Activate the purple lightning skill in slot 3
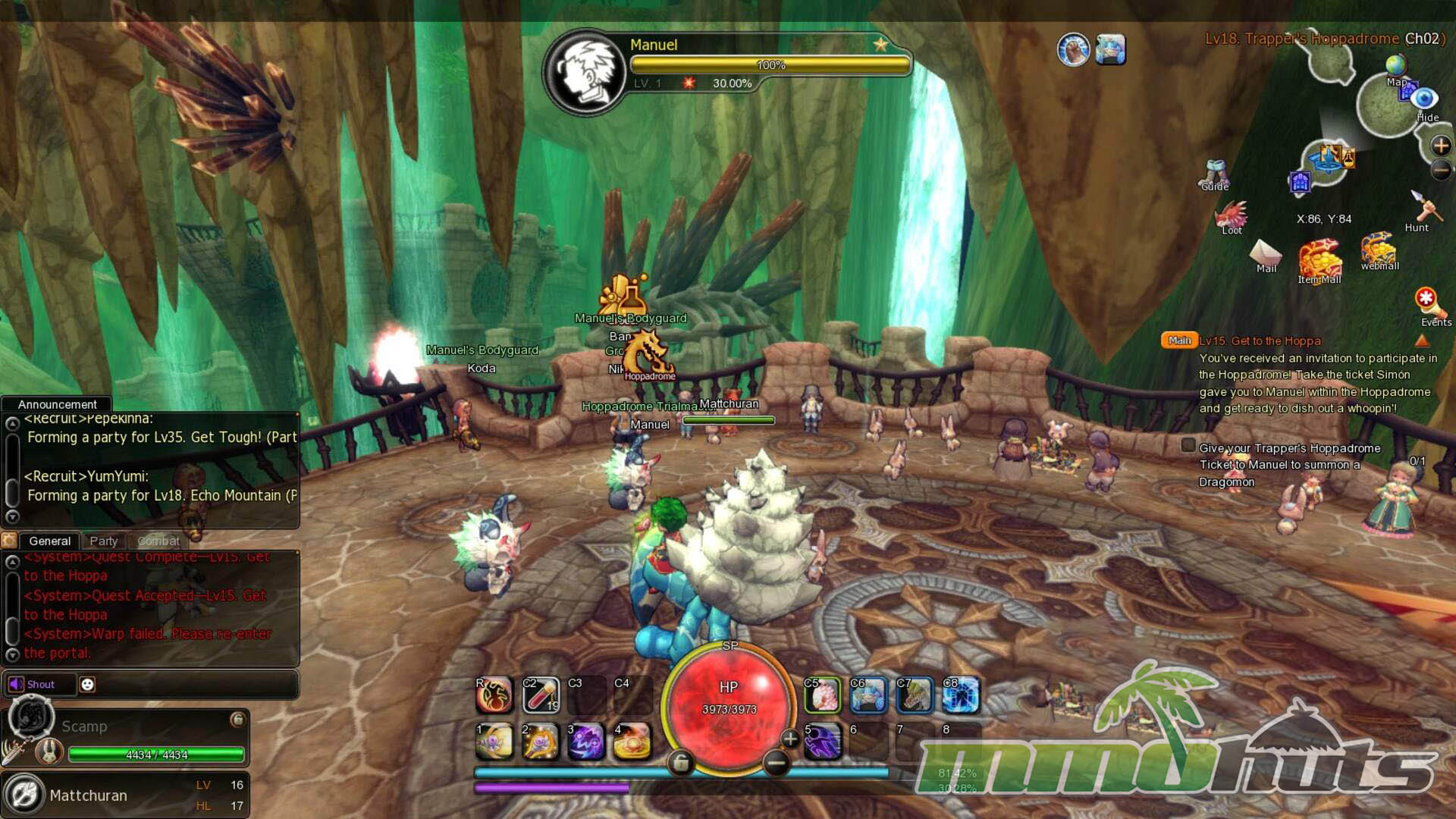The height and width of the screenshot is (819, 1456). coord(585,742)
